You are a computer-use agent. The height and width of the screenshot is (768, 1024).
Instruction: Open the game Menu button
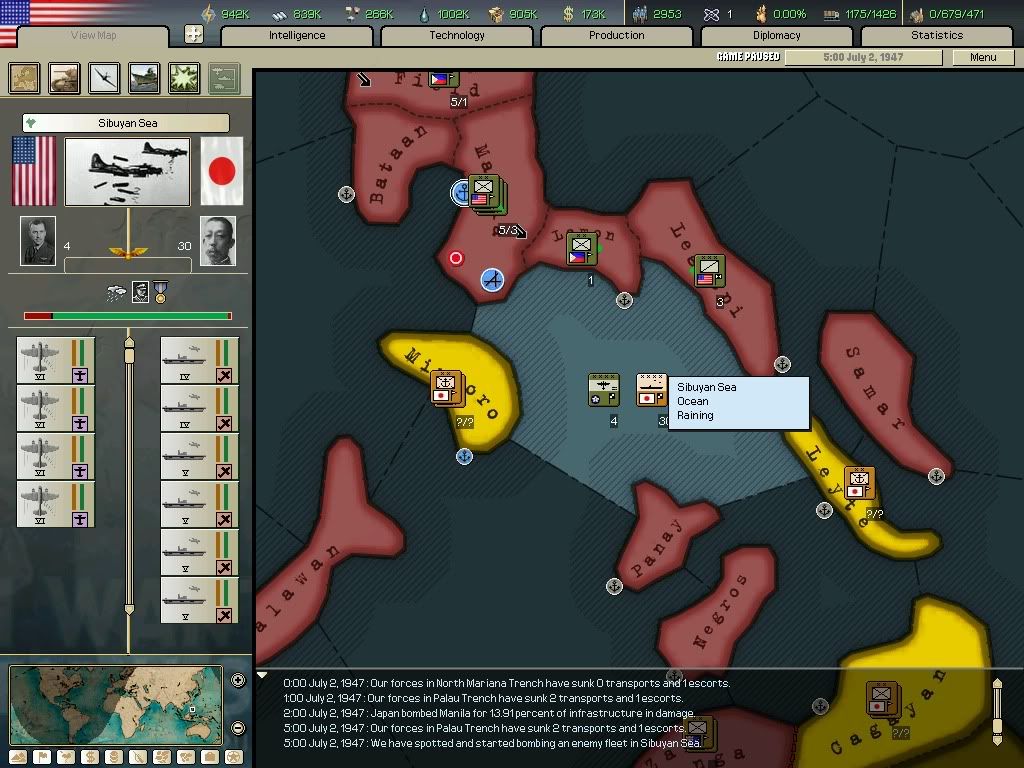(983, 57)
